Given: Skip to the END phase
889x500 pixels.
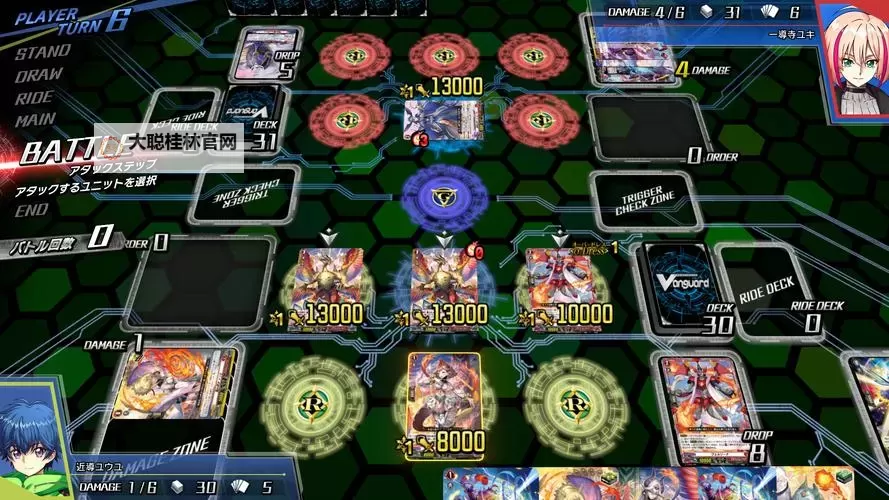Looking at the screenshot, I should pyautogui.click(x=31, y=210).
